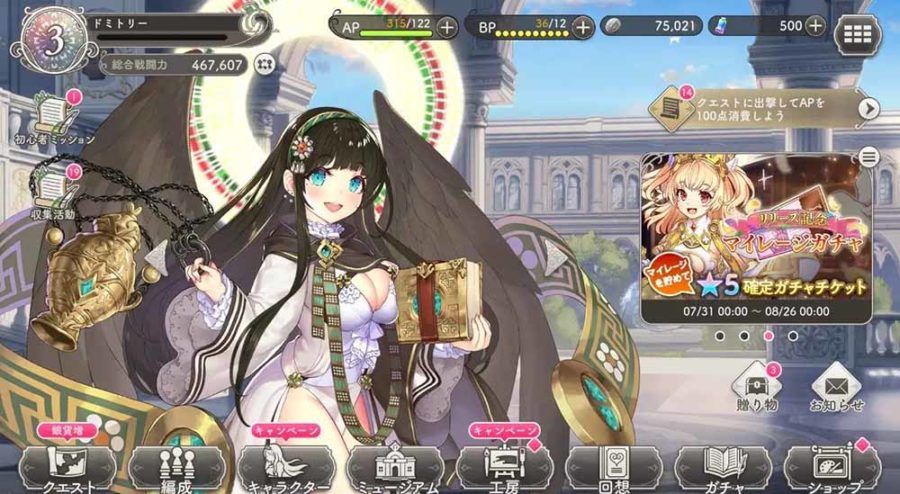
Task: Click the plus button next to BP
Action: [x=584, y=27]
